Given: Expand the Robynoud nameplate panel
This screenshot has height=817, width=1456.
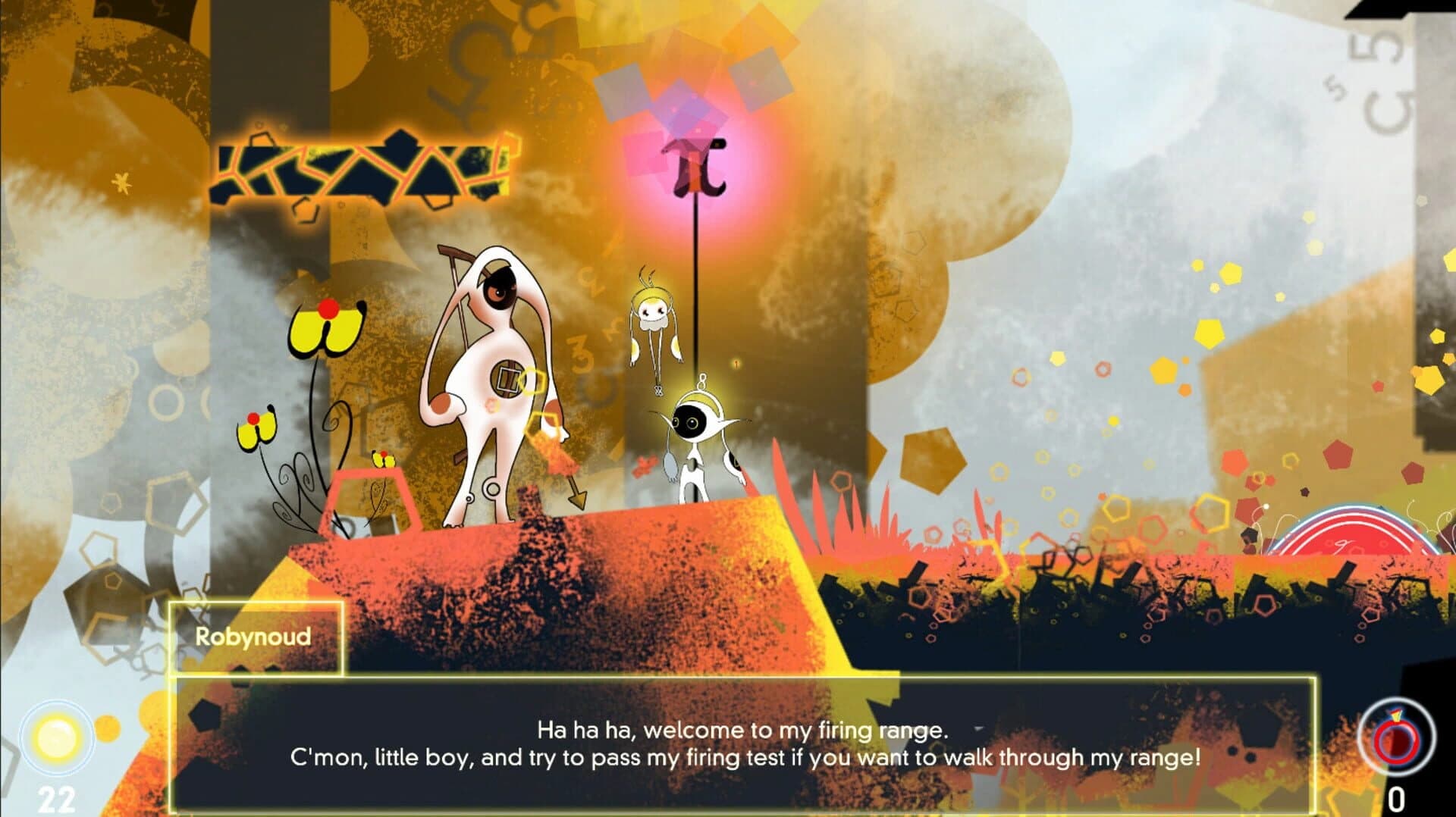Looking at the screenshot, I should point(254,639).
